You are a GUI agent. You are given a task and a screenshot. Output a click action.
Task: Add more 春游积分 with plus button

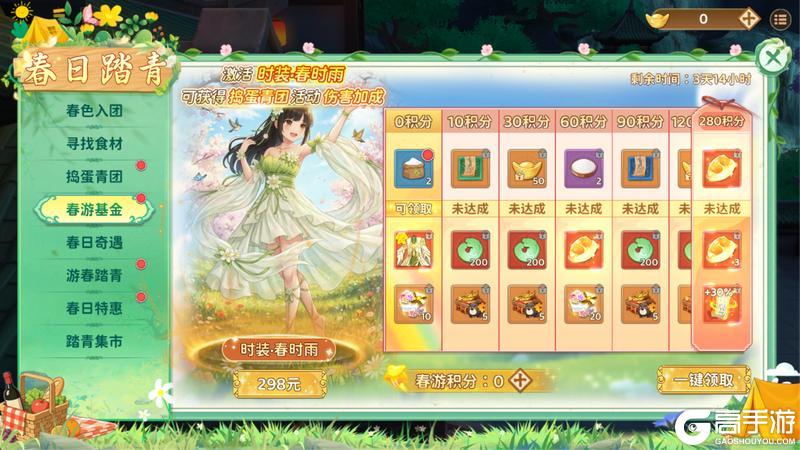click(519, 381)
